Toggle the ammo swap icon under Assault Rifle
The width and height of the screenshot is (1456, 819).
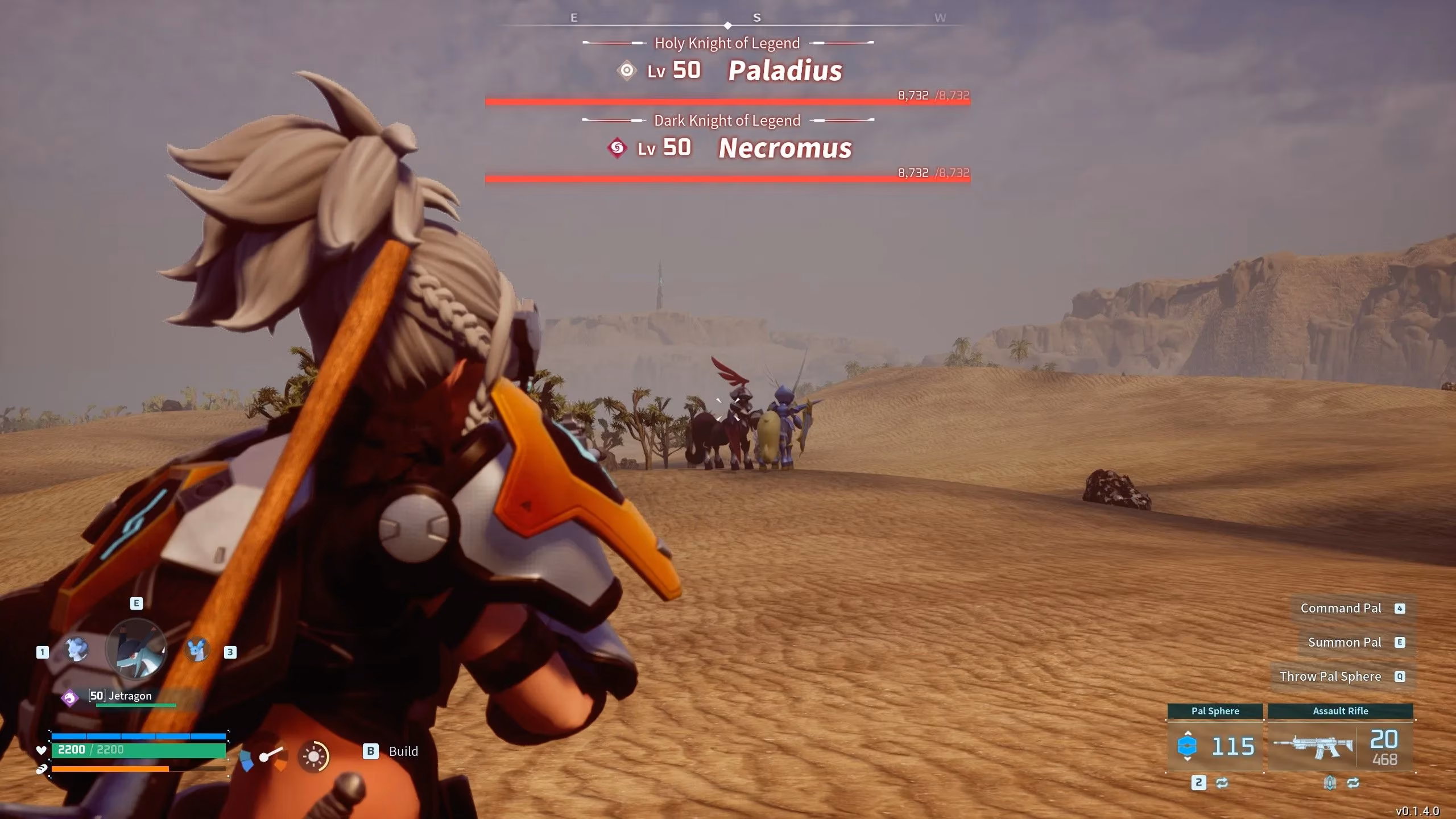coord(1331,783)
